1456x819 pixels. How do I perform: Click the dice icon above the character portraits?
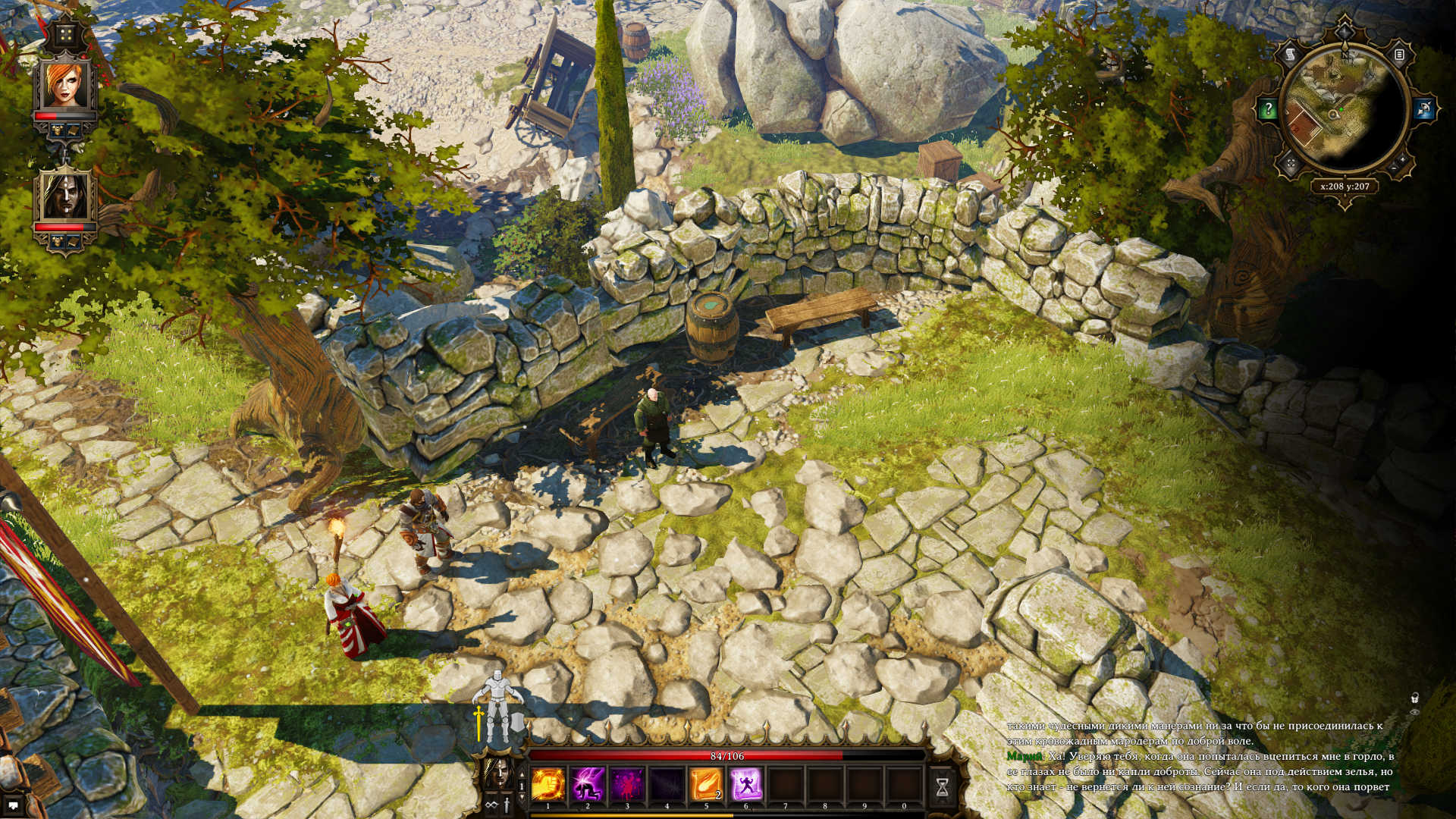(67, 34)
